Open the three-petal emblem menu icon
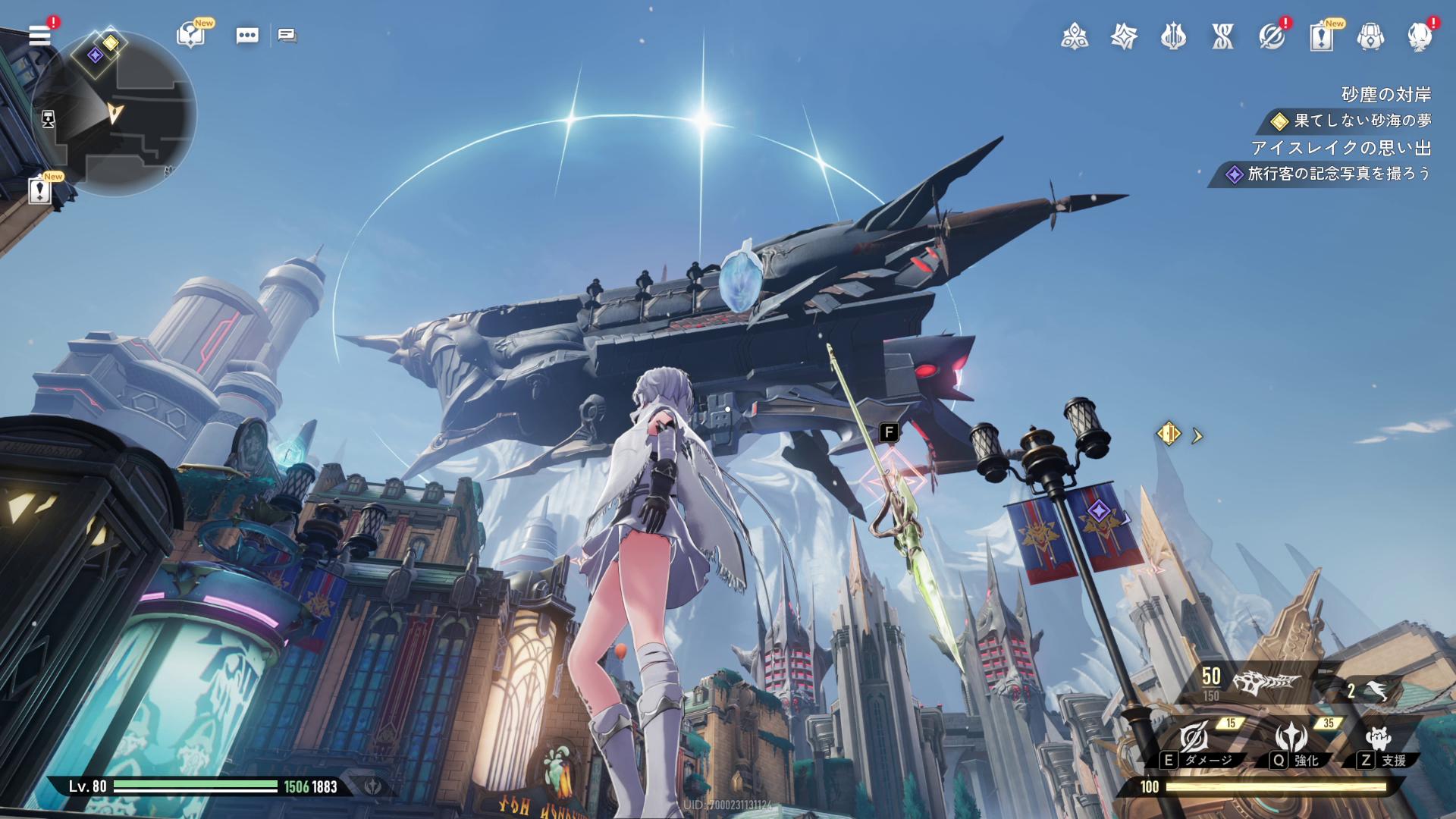Viewport: 1456px width, 819px height. click(x=1075, y=36)
